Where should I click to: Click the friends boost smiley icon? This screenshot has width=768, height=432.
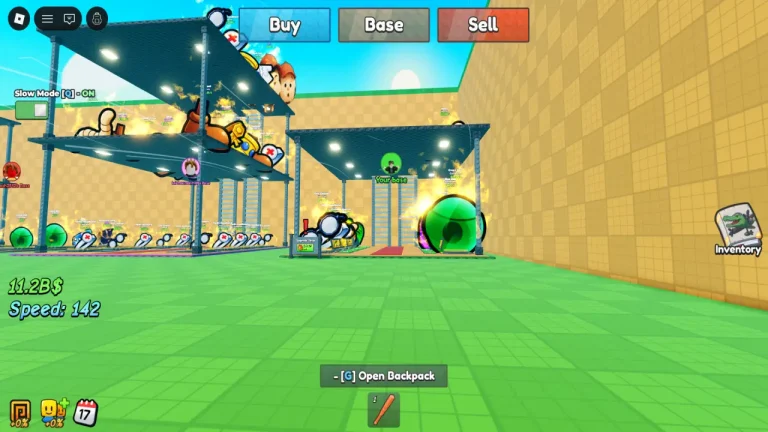(52, 411)
